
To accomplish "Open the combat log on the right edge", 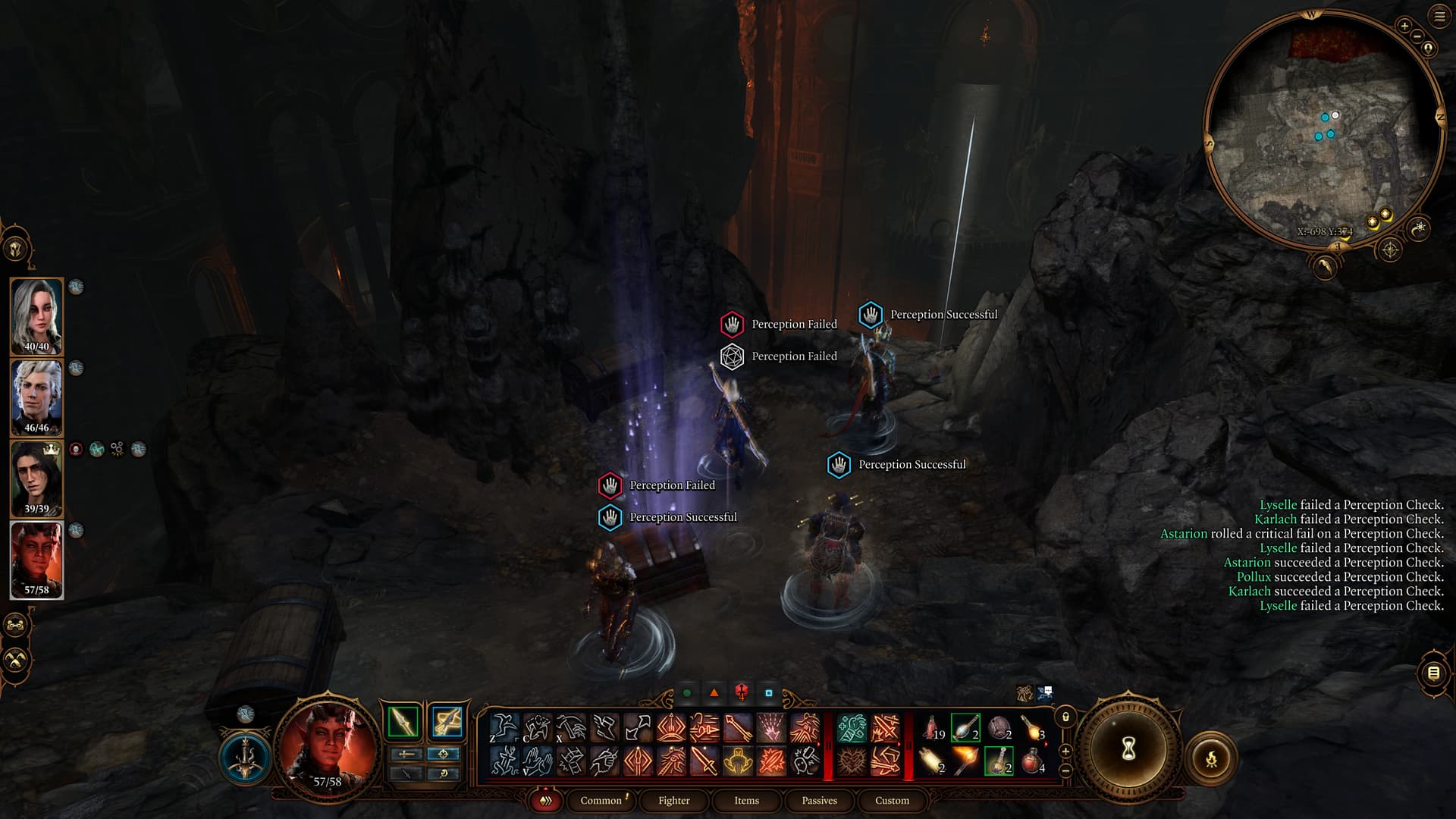I will coord(1432,673).
